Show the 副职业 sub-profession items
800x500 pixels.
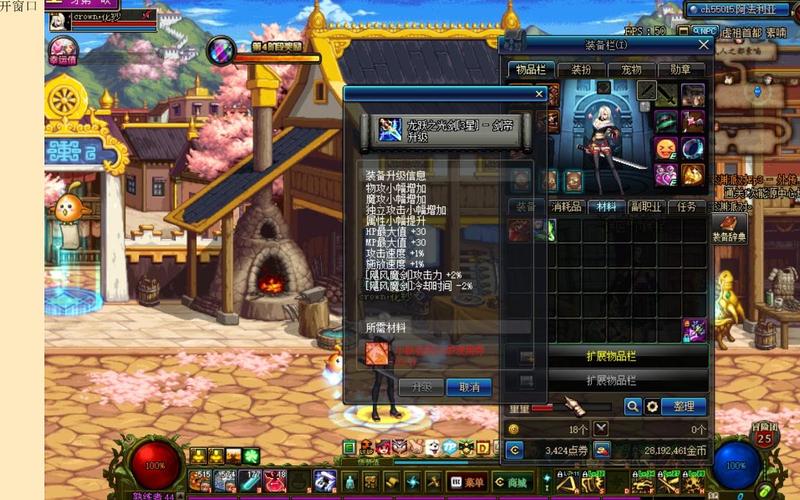point(646,206)
